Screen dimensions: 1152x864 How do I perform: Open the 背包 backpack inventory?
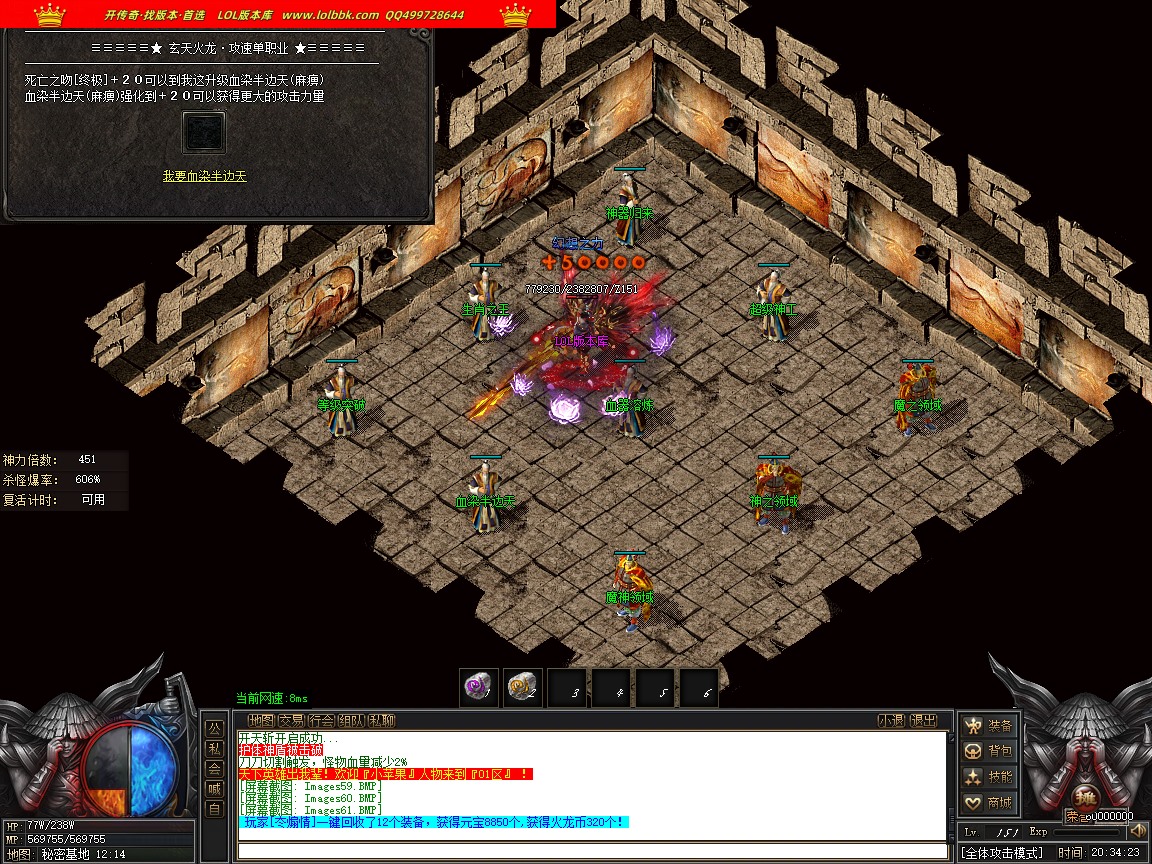[988, 751]
